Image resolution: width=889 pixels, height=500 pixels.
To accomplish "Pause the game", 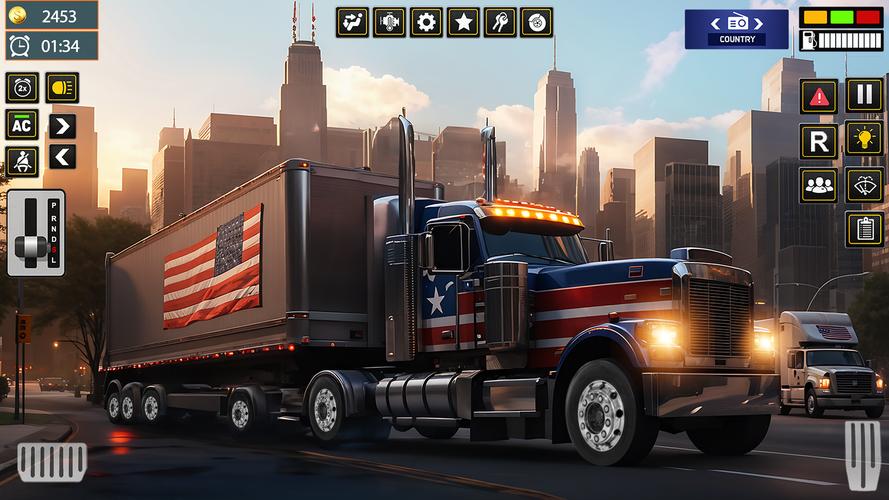I will click(864, 95).
